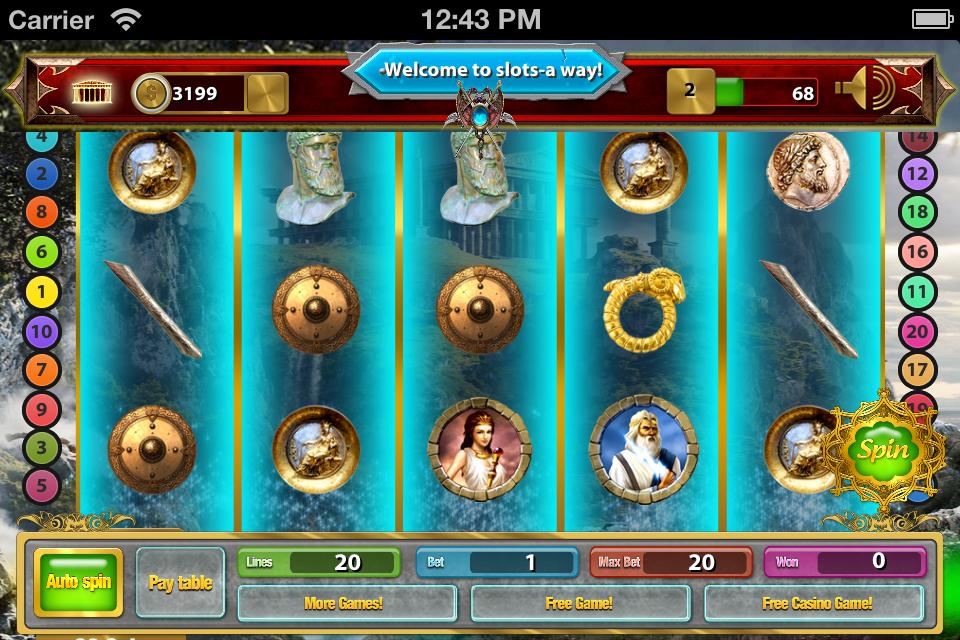Select payline number 17 marker
The width and height of the screenshot is (960, 640).
tap(917, 370)
